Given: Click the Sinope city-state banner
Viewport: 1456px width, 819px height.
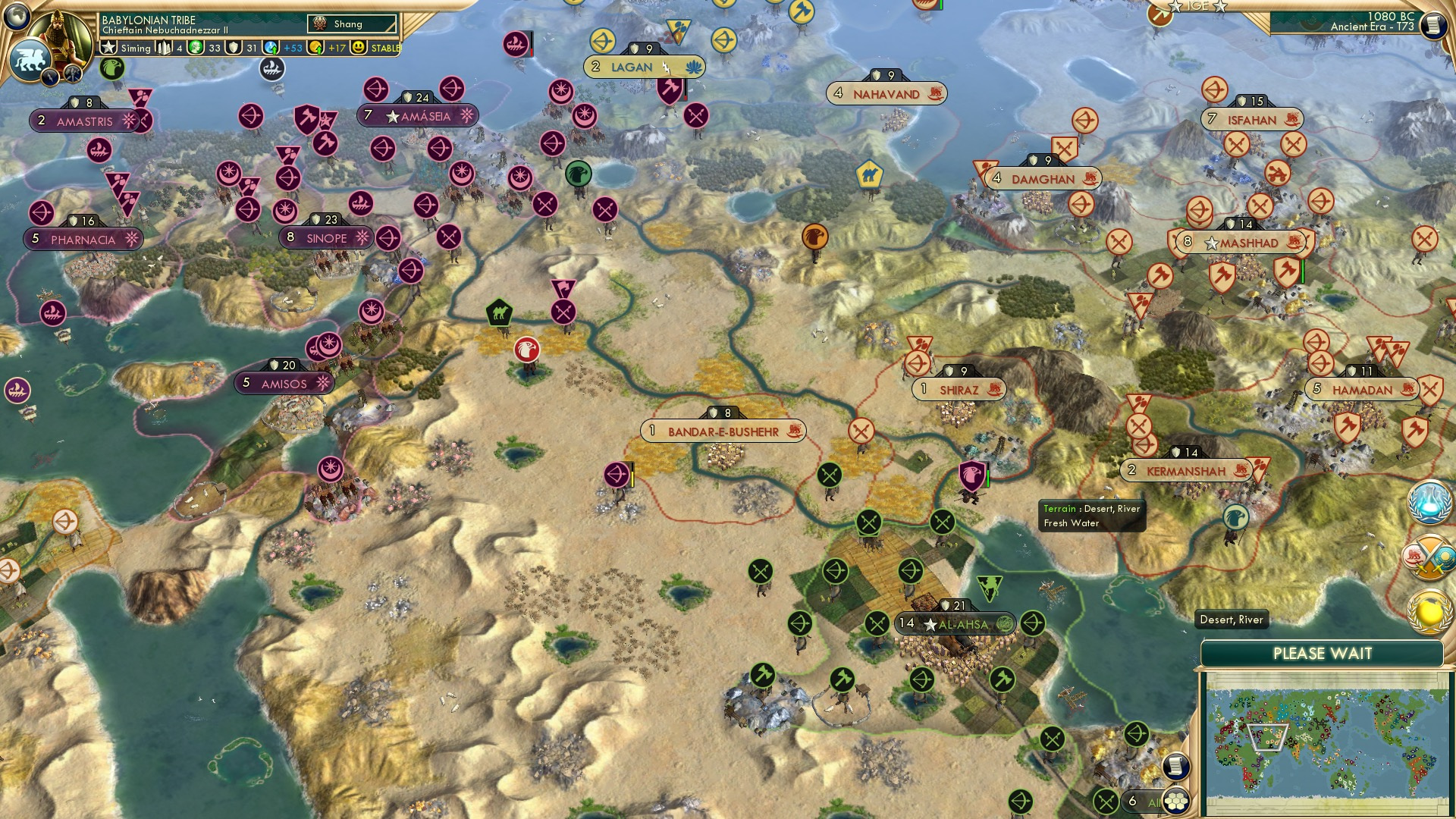Looking at the screenshot, I should 326,237.
